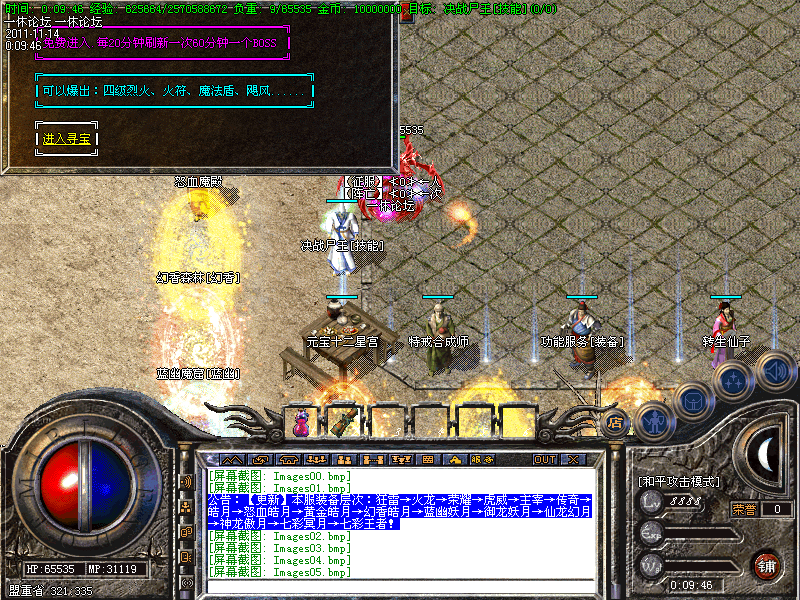
Task: Open the 店 shop button
Action: tap(615, 421)
